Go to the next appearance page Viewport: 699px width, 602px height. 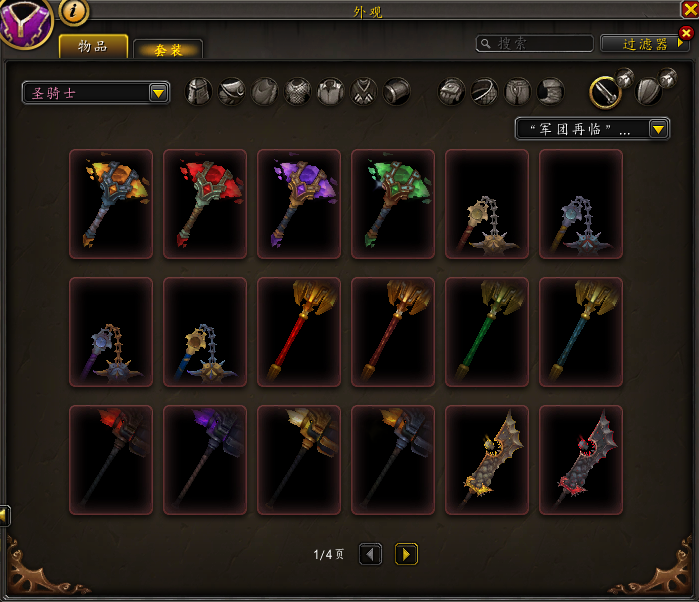[406, 553]
